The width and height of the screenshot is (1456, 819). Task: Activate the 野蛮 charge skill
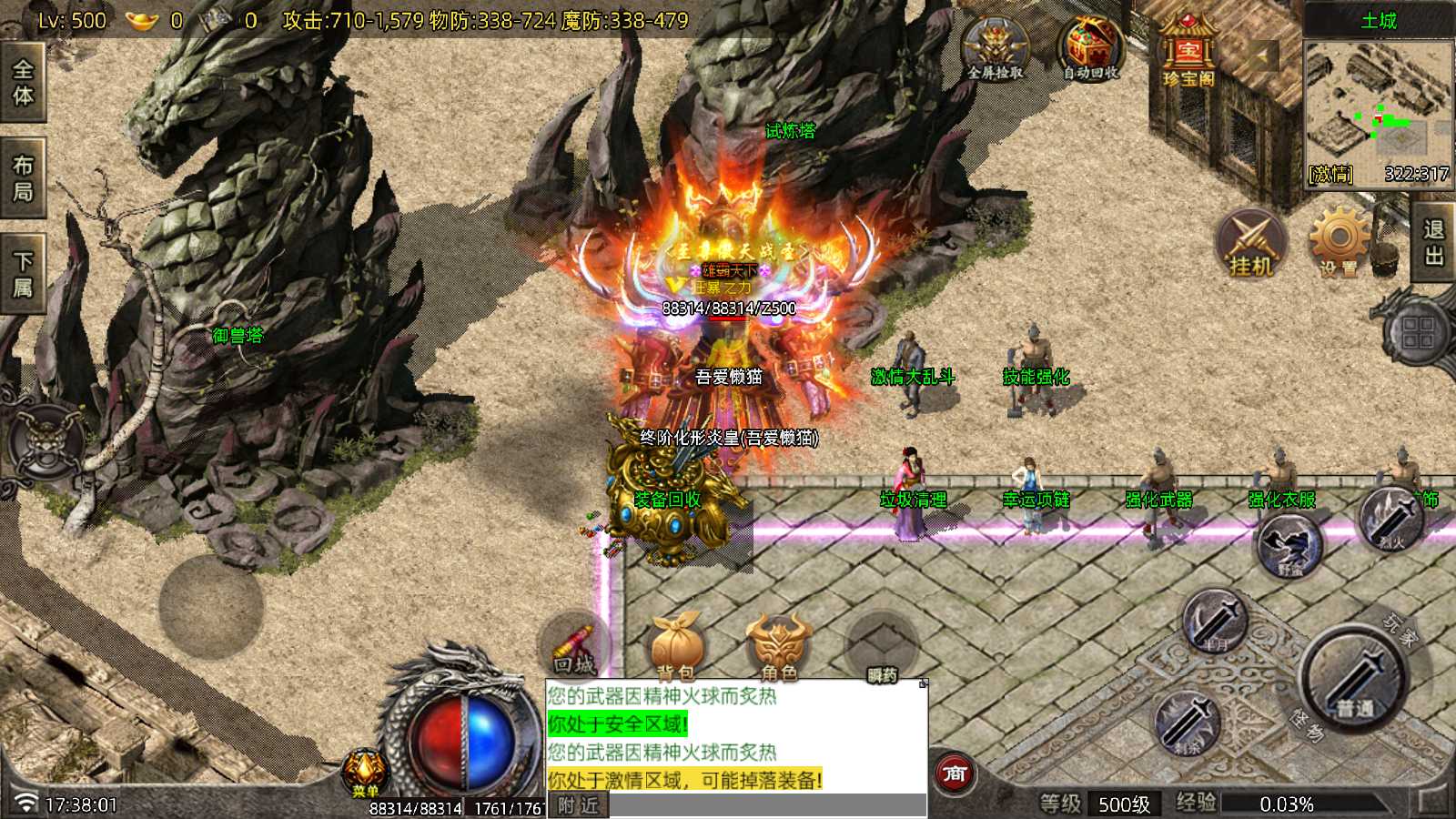[1290, 546]
